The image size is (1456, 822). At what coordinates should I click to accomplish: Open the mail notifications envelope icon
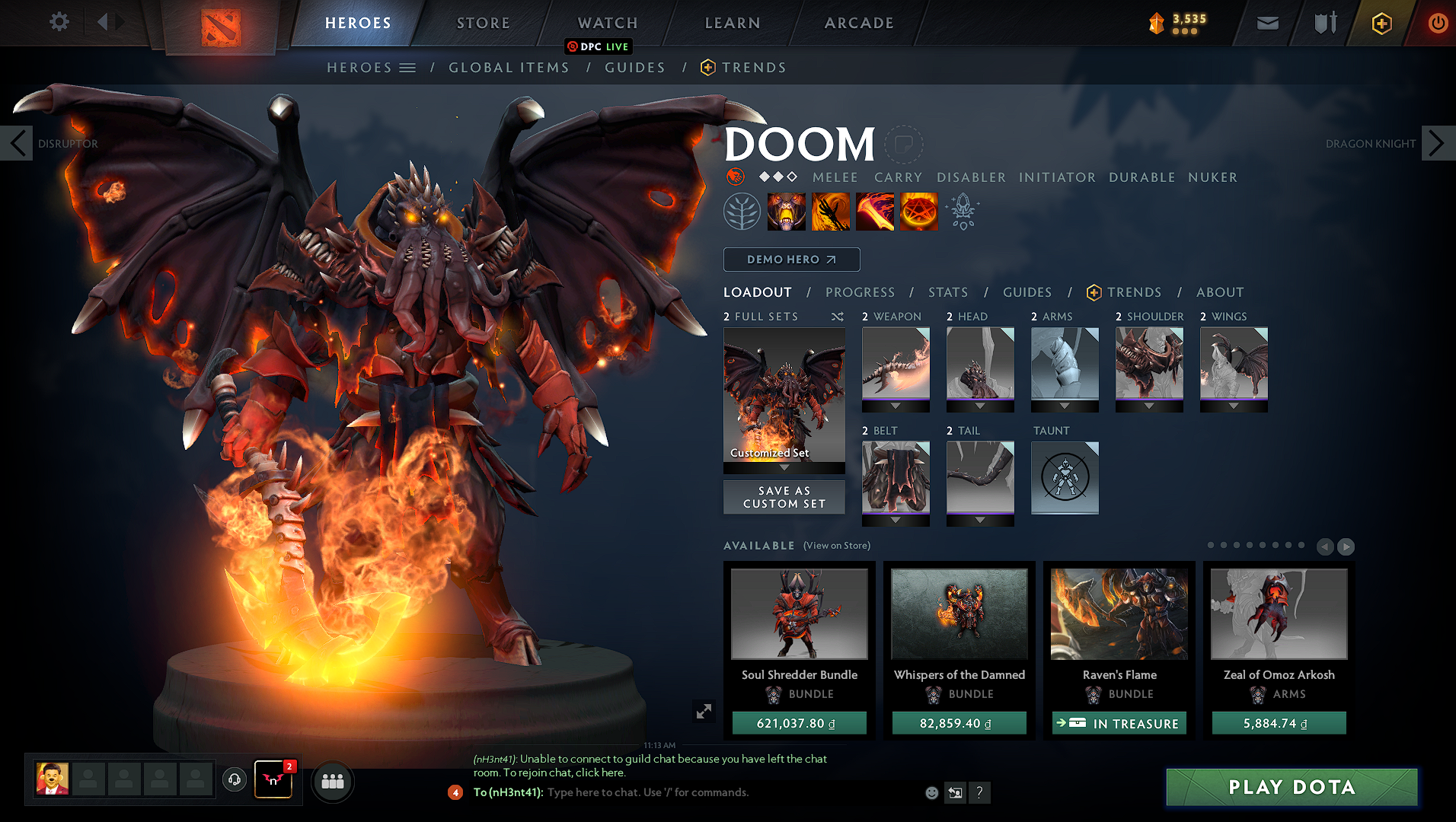tap(1266, 23)
